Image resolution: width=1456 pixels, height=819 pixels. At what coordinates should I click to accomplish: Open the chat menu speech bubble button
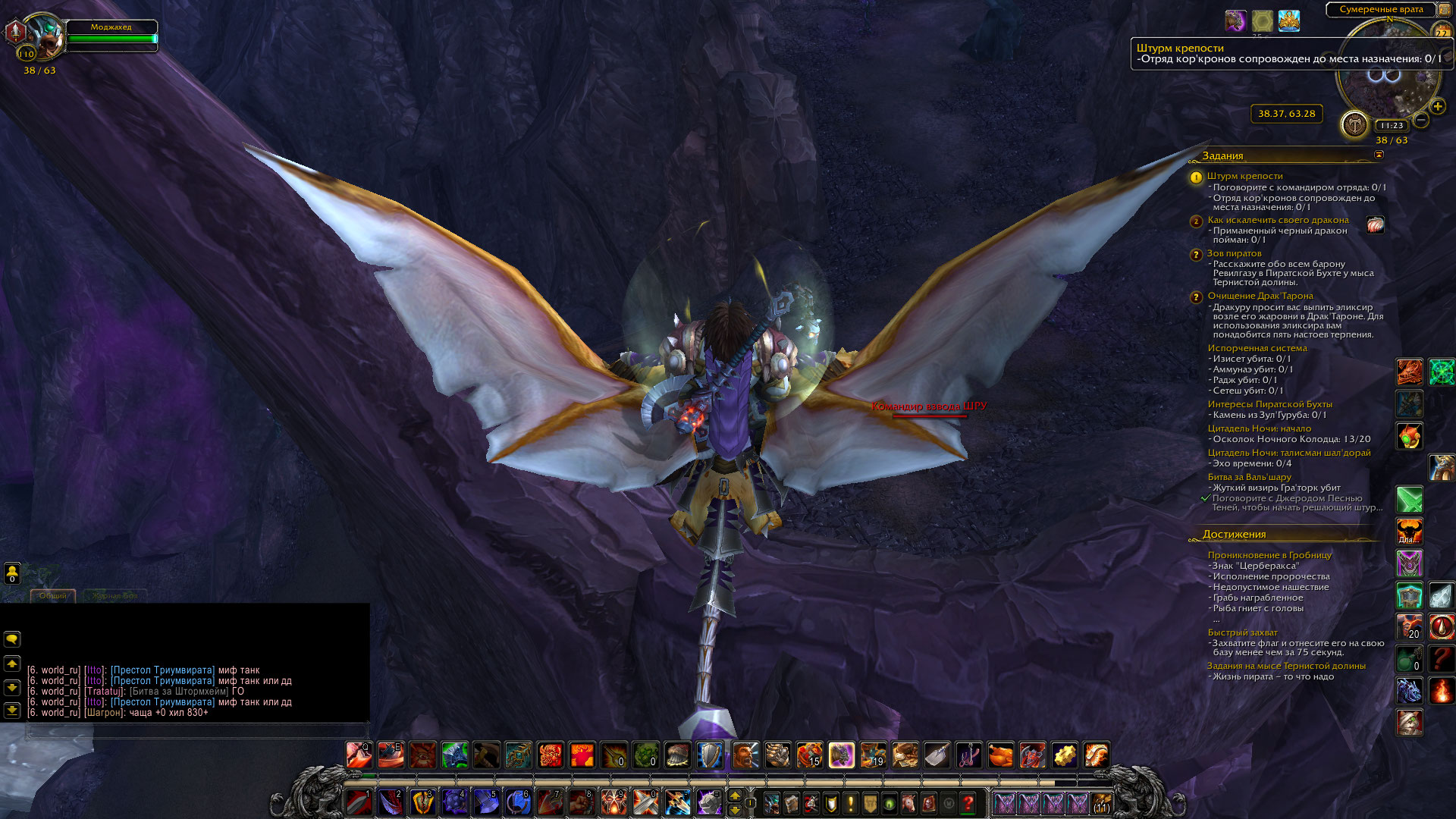point(12,639)
